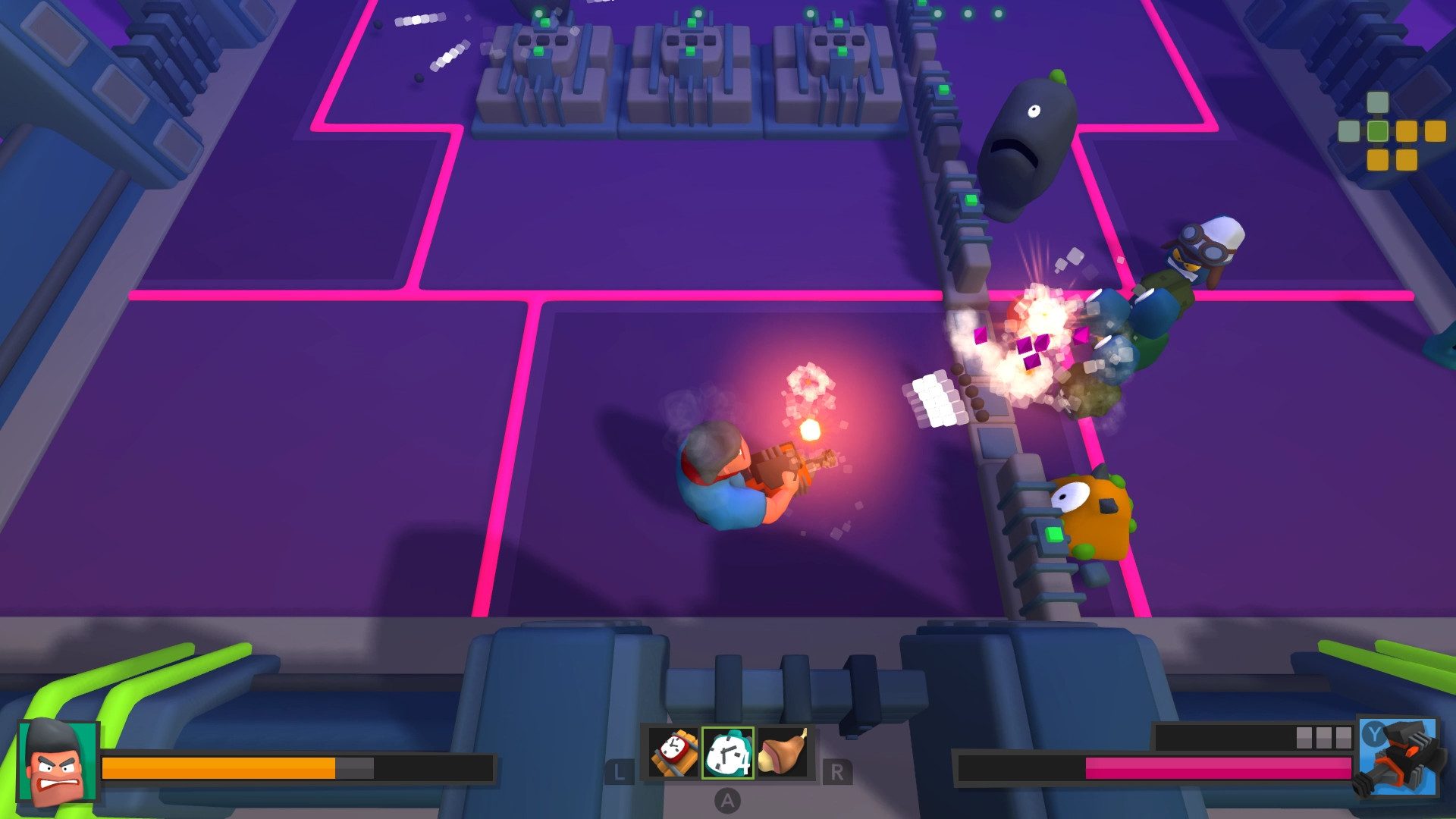Click the green player marker on the minimap
This screenshot has width=1456, height=819.
pos(1378,131)
